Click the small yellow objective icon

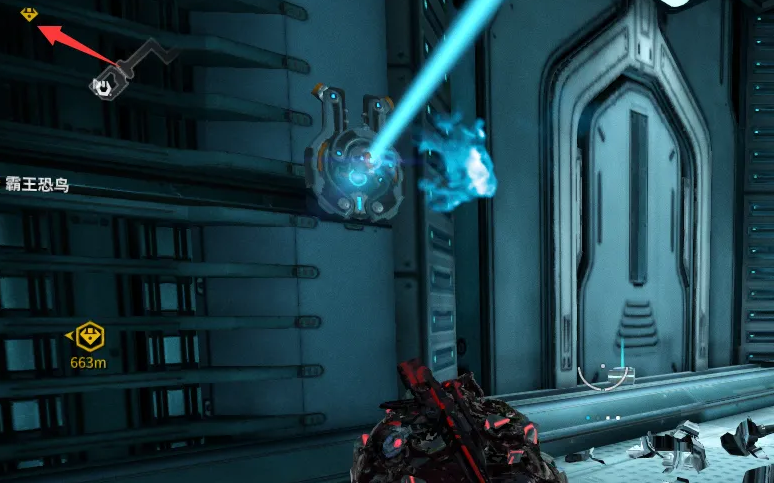(x=28, y=14)
